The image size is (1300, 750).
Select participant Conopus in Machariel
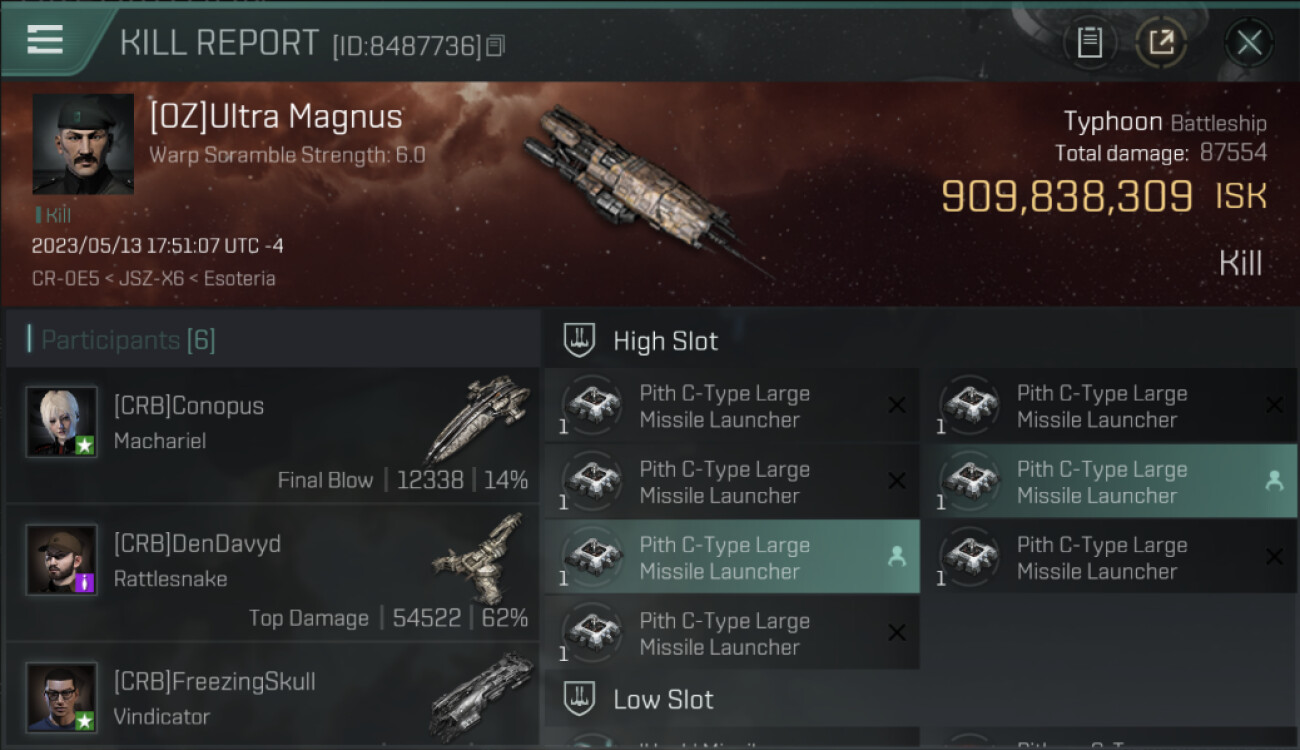[x=272, y=435]
